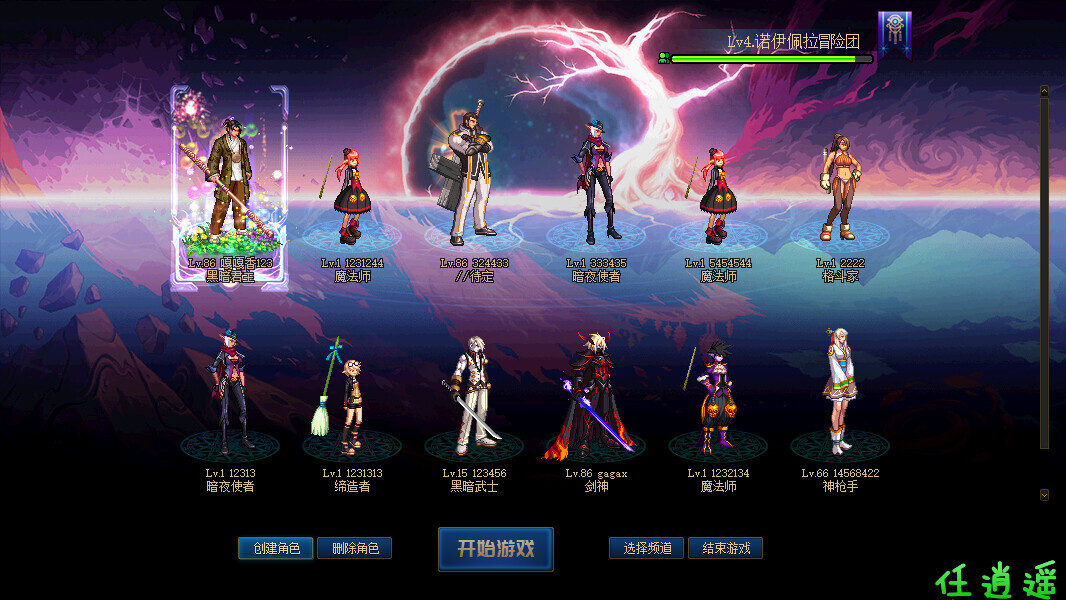Pick the 格斗家 character named 2222
1066x600 pixels.
click(839, 190)
